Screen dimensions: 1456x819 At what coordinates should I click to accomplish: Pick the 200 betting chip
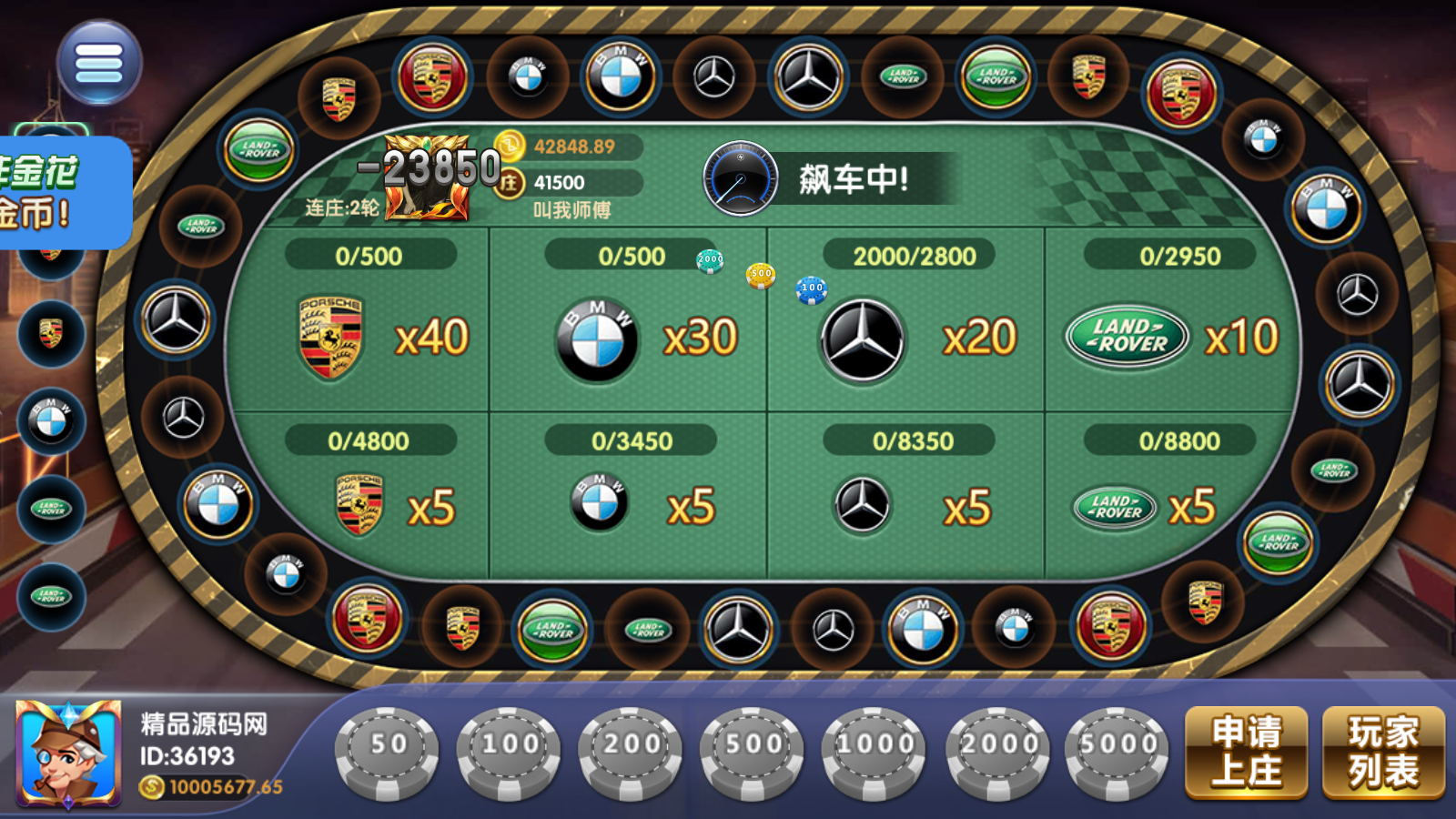pos(632,752)
